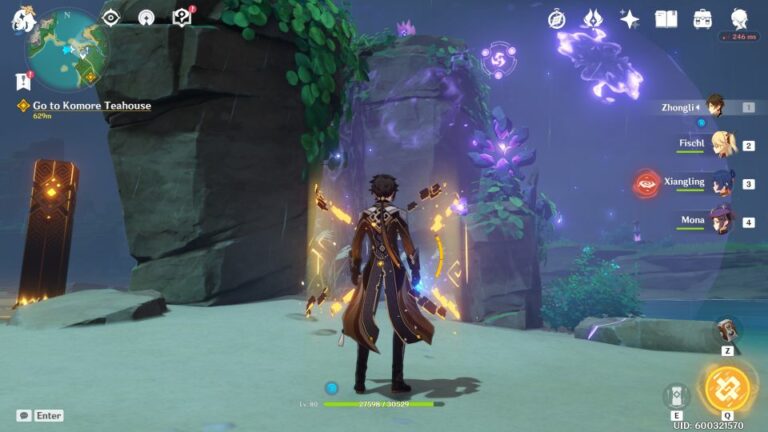This screenshot has width=768, height=432.
Task: Open the battle pass winged emblem icon
Action: 593,19
